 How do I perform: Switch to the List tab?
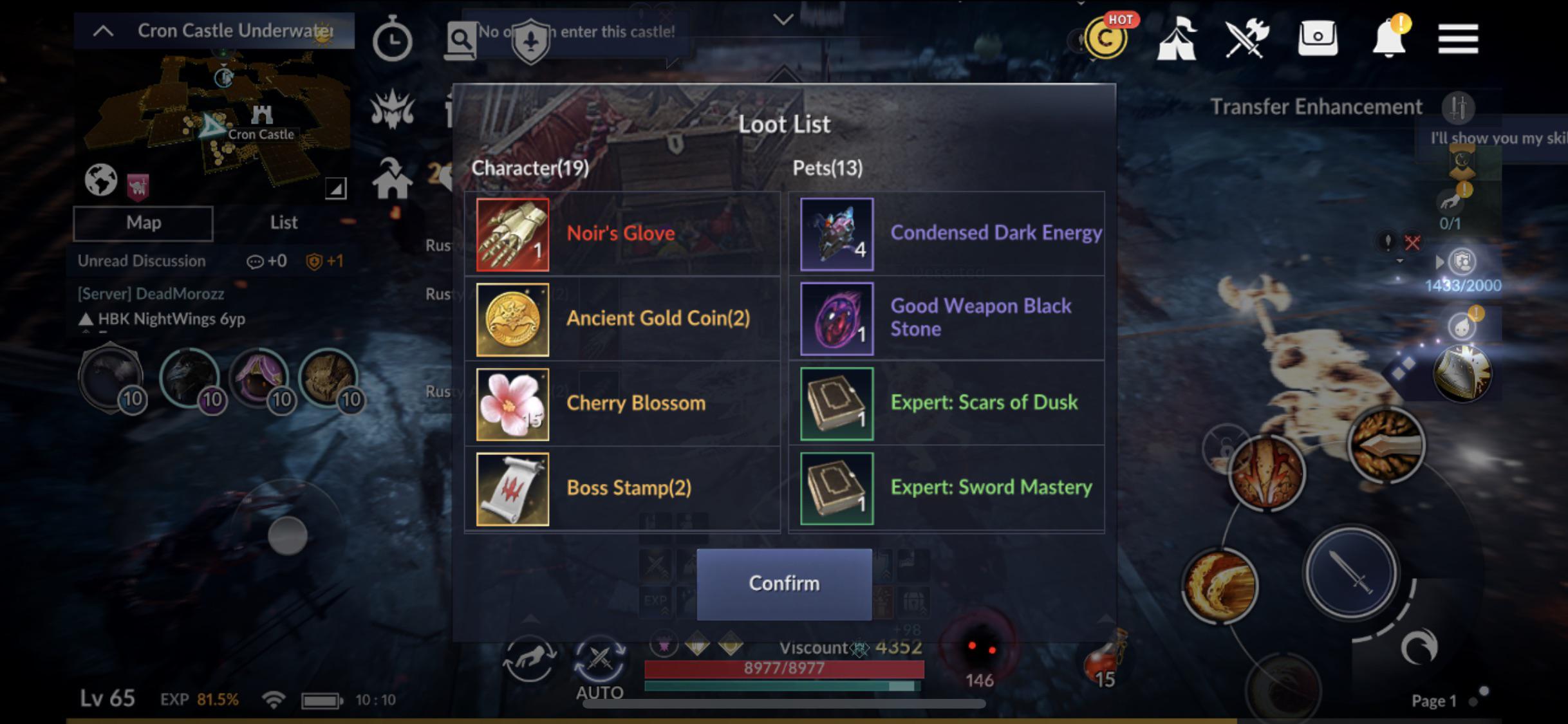(283, 222)
